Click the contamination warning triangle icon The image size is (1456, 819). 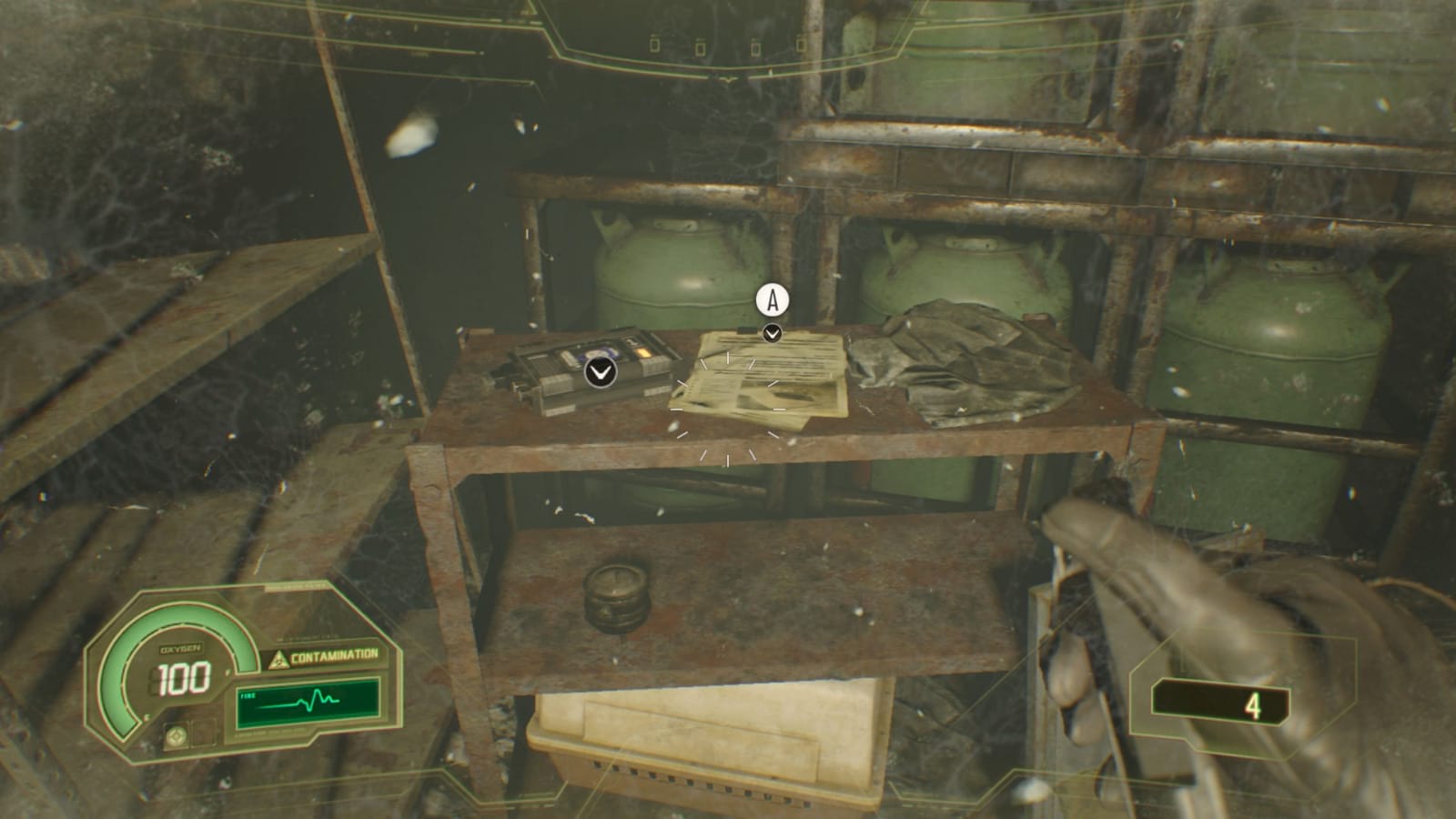tap(280, 658)
